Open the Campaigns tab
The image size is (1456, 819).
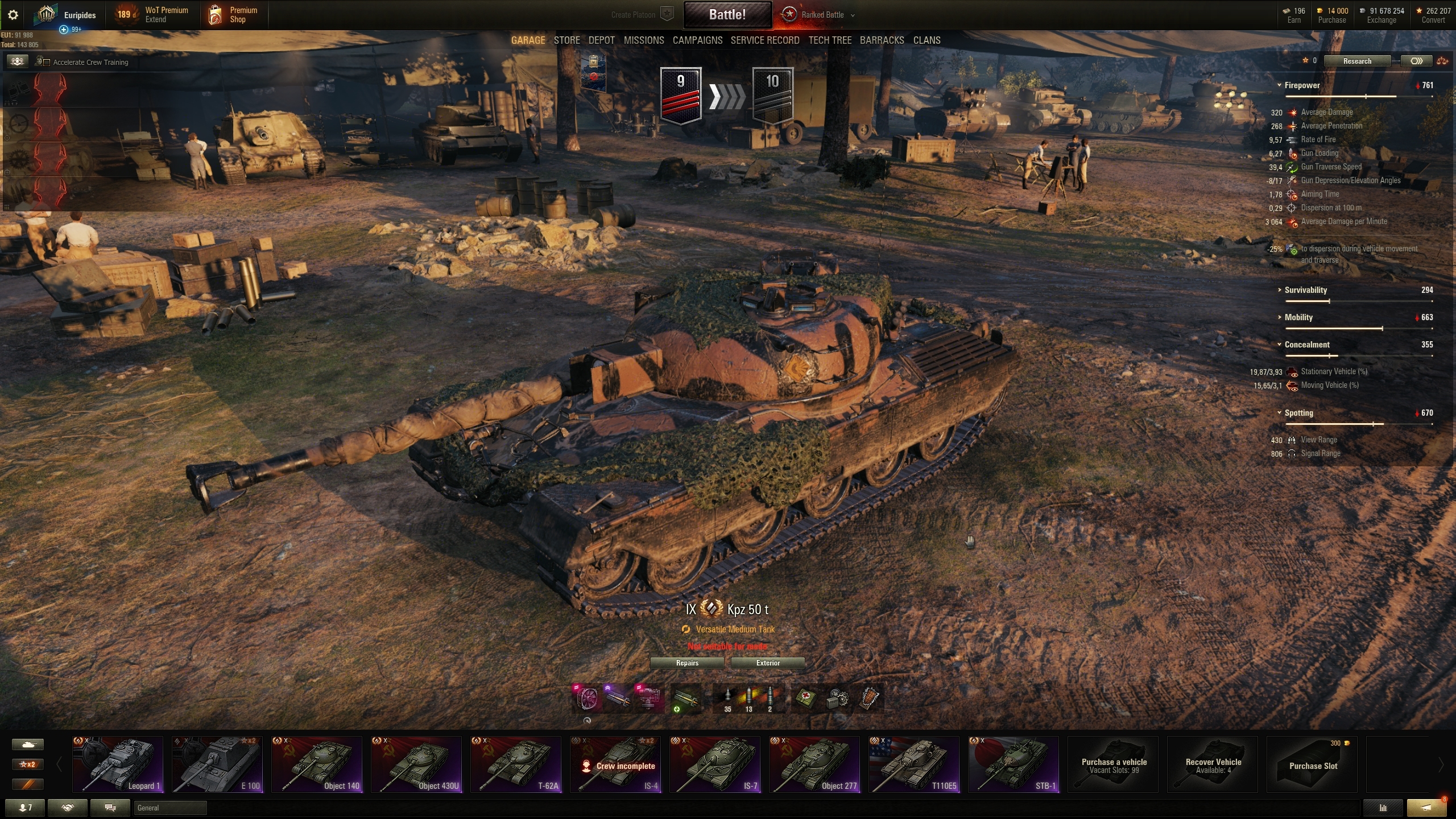tap(697, 40)
